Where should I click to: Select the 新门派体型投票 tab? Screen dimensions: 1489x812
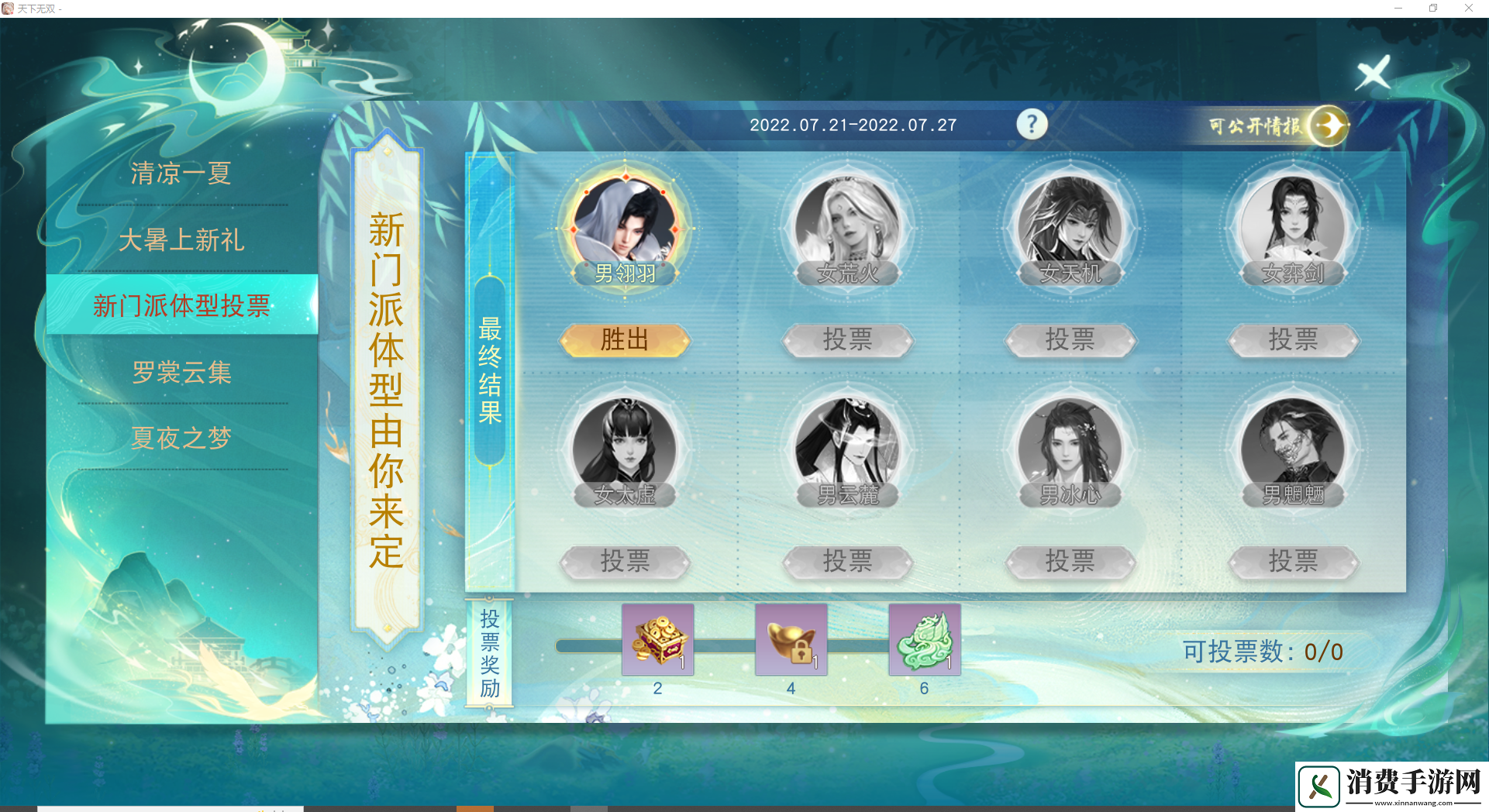(x=181, y=305)
